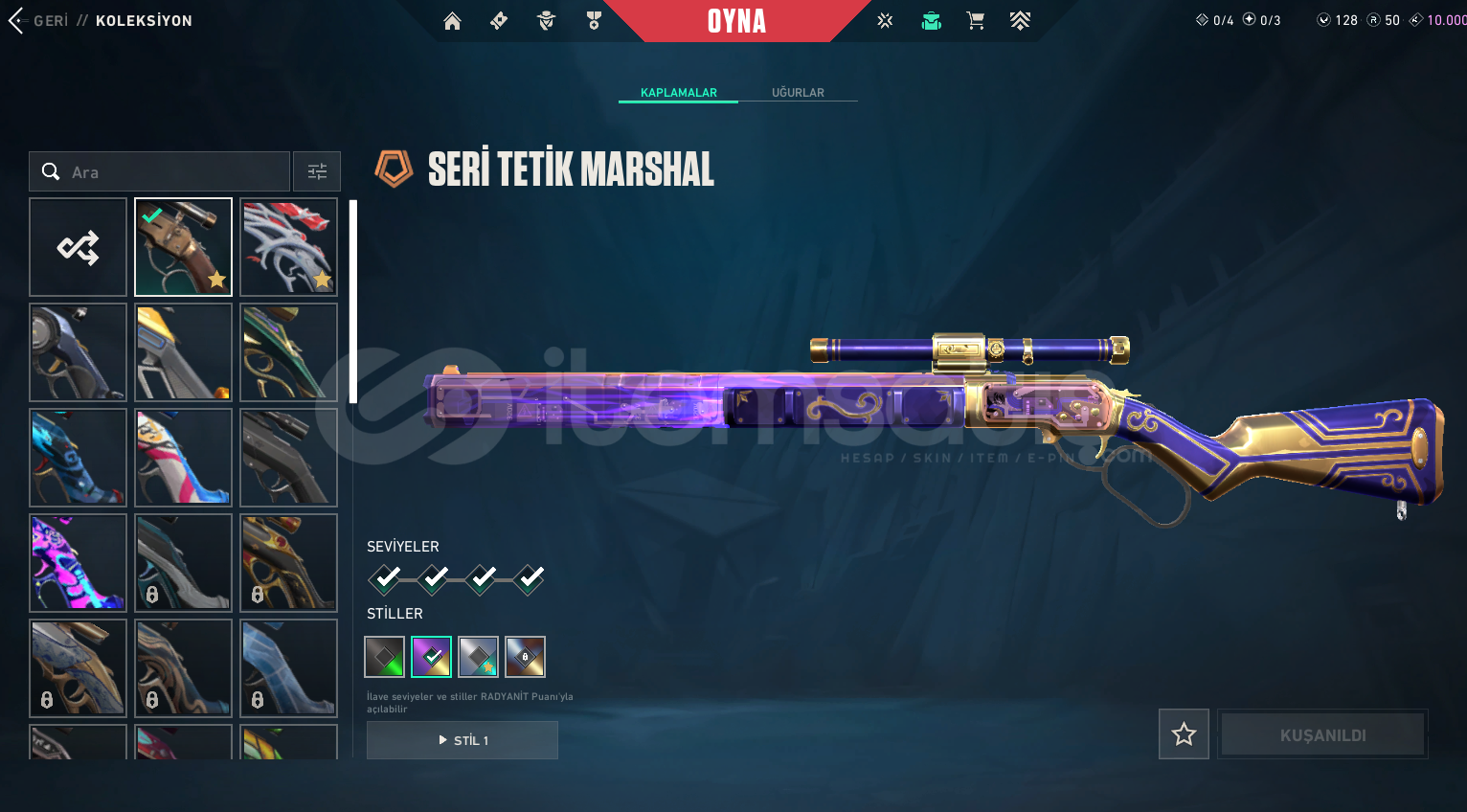Select the pink and cyan graffiti Marshal skin
Screen dimensions: 1467x812
pyautogui.click(x=79, y=562)
